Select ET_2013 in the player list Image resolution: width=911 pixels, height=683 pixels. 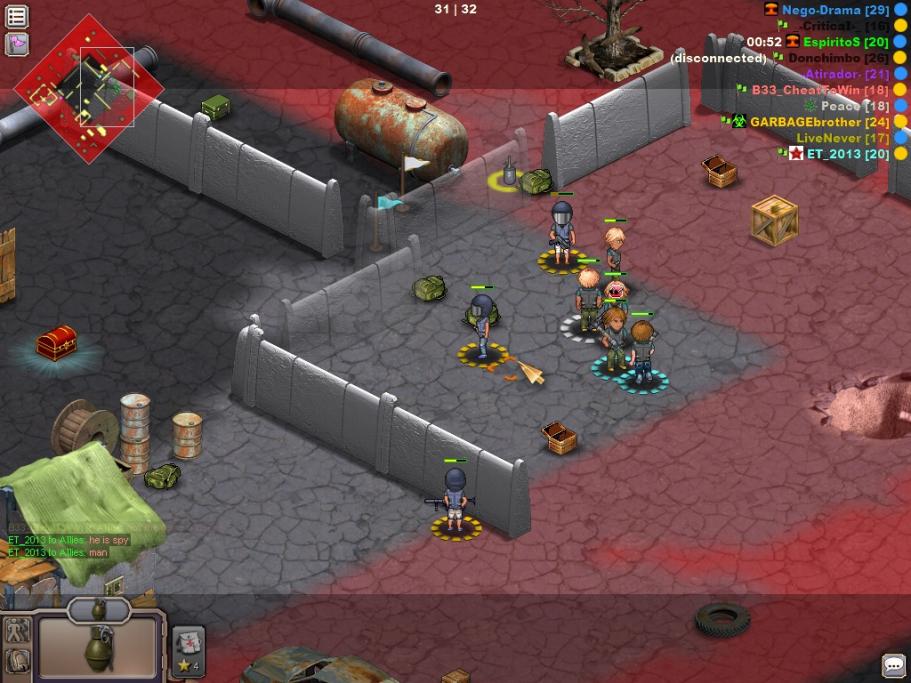(x=833, y=154)
